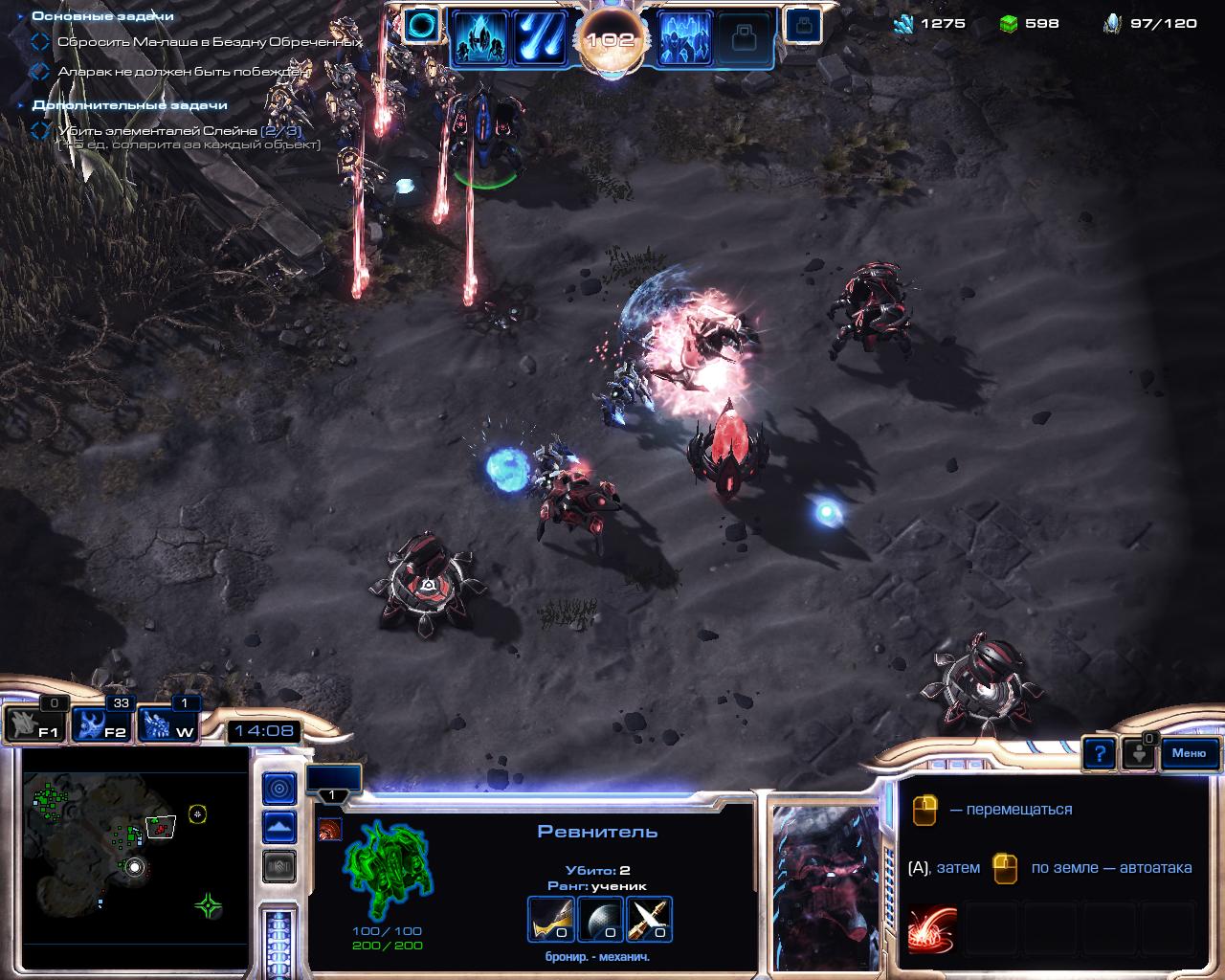Activate the warp-in pylon Spear of Adun ability
This screenshot has height=980, width=1225.
pyautogui.click(x=479, y=38)
